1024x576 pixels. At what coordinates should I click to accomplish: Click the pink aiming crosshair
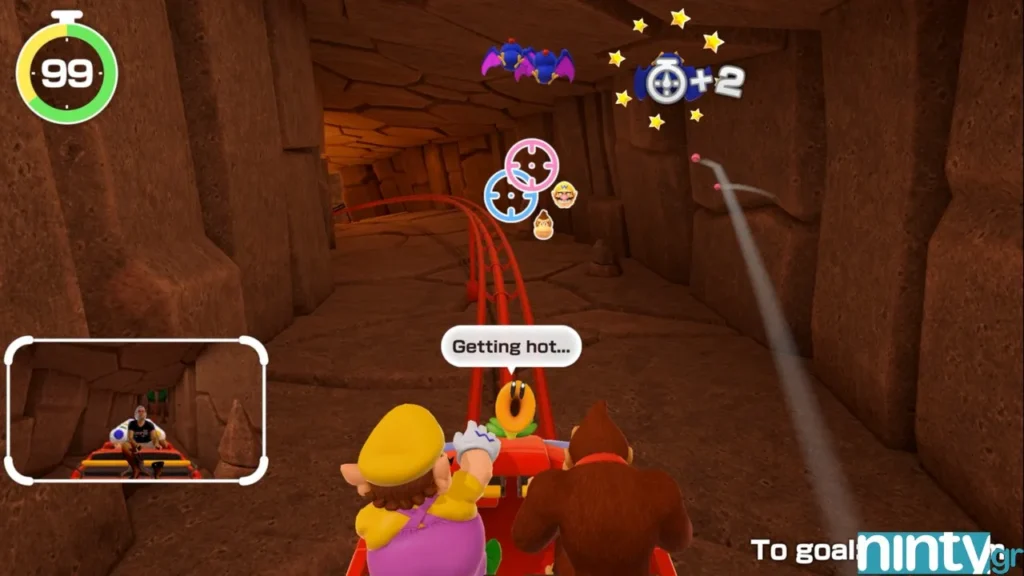[x=532, y=164]
